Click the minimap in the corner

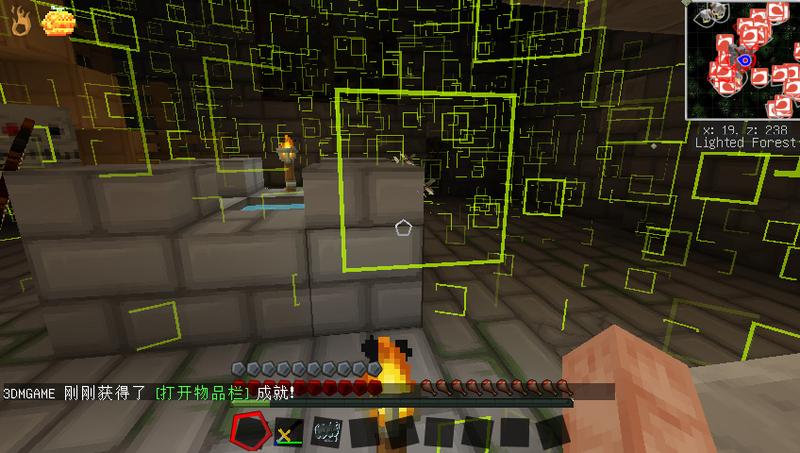[743, 62]
